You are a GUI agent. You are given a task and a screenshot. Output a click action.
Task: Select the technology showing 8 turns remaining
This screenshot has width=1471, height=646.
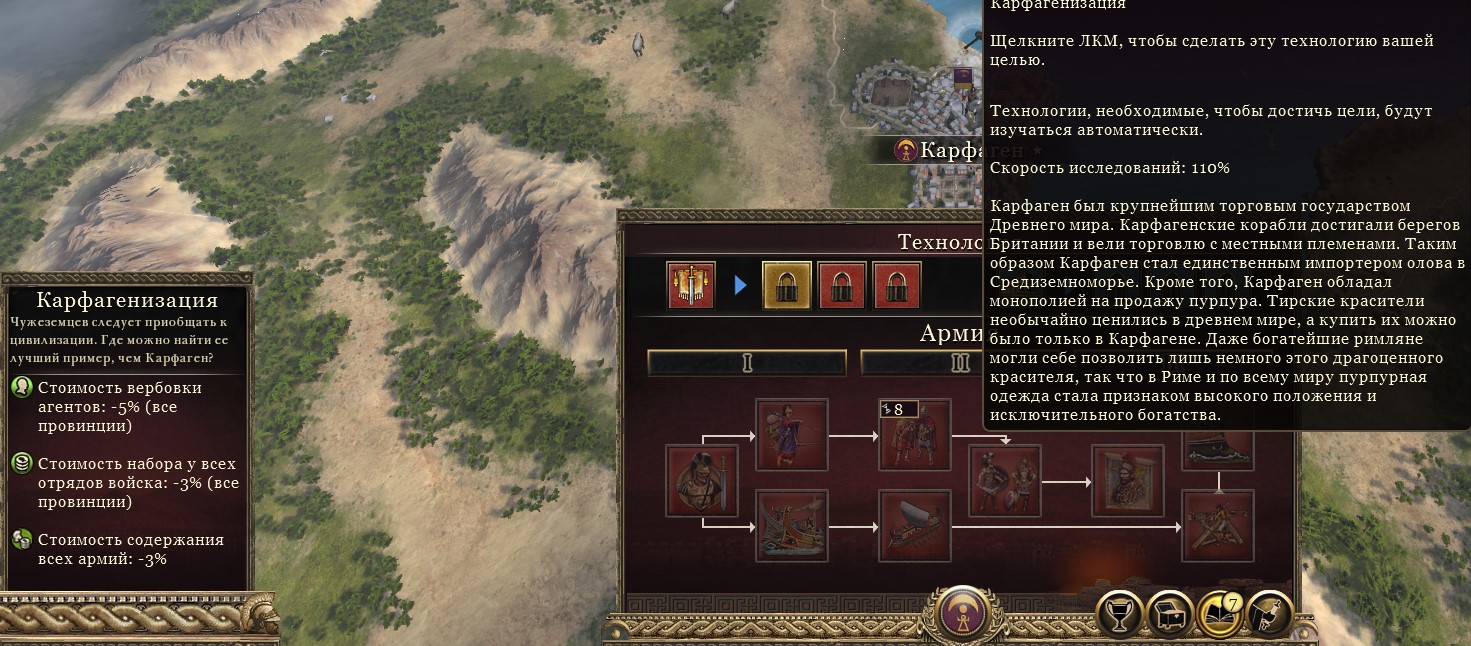click(x=914, y=435)
